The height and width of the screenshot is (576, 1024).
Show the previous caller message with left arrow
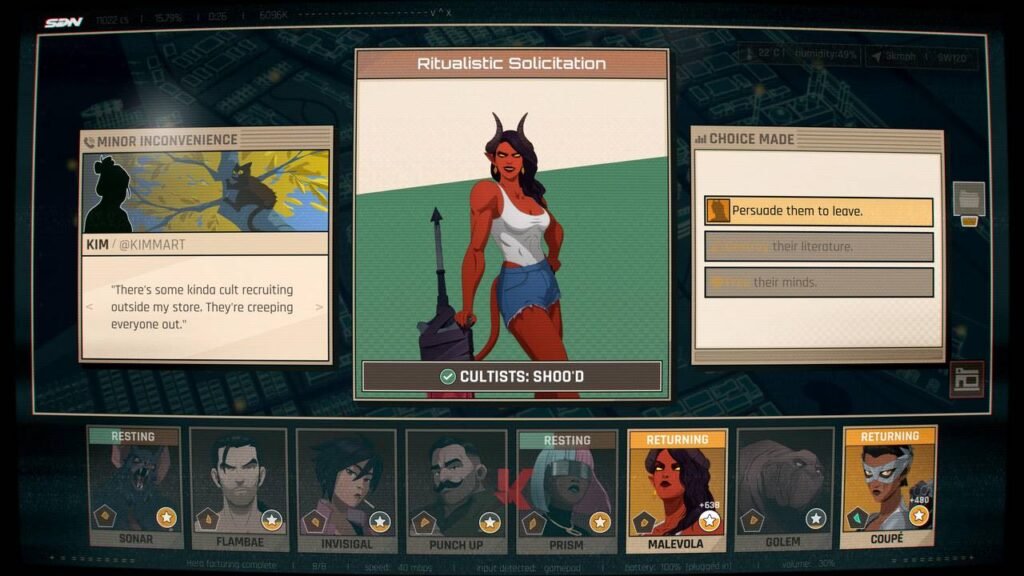[x=90, y=307]
